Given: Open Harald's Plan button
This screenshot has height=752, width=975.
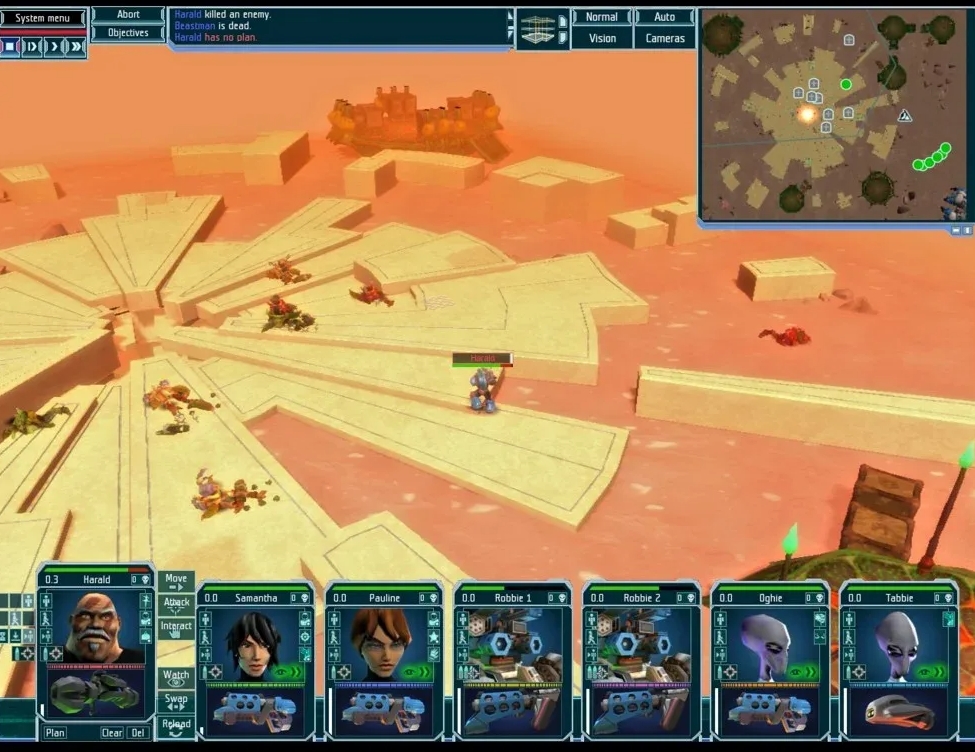Looking at the screenshot, I should click(55, 733).
